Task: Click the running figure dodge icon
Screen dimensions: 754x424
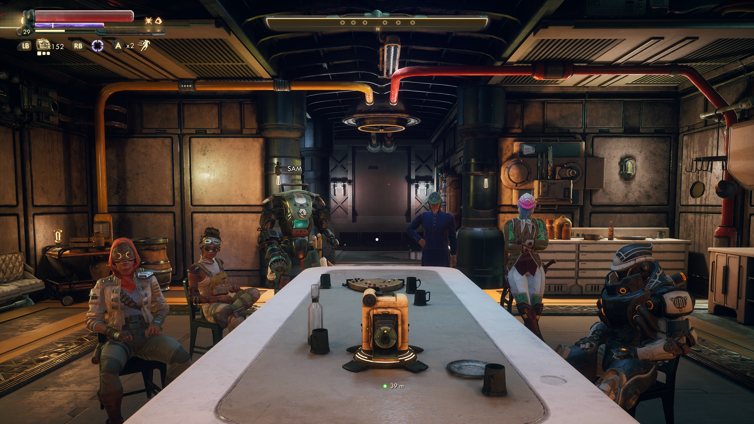Action: (x=145, y=45)
